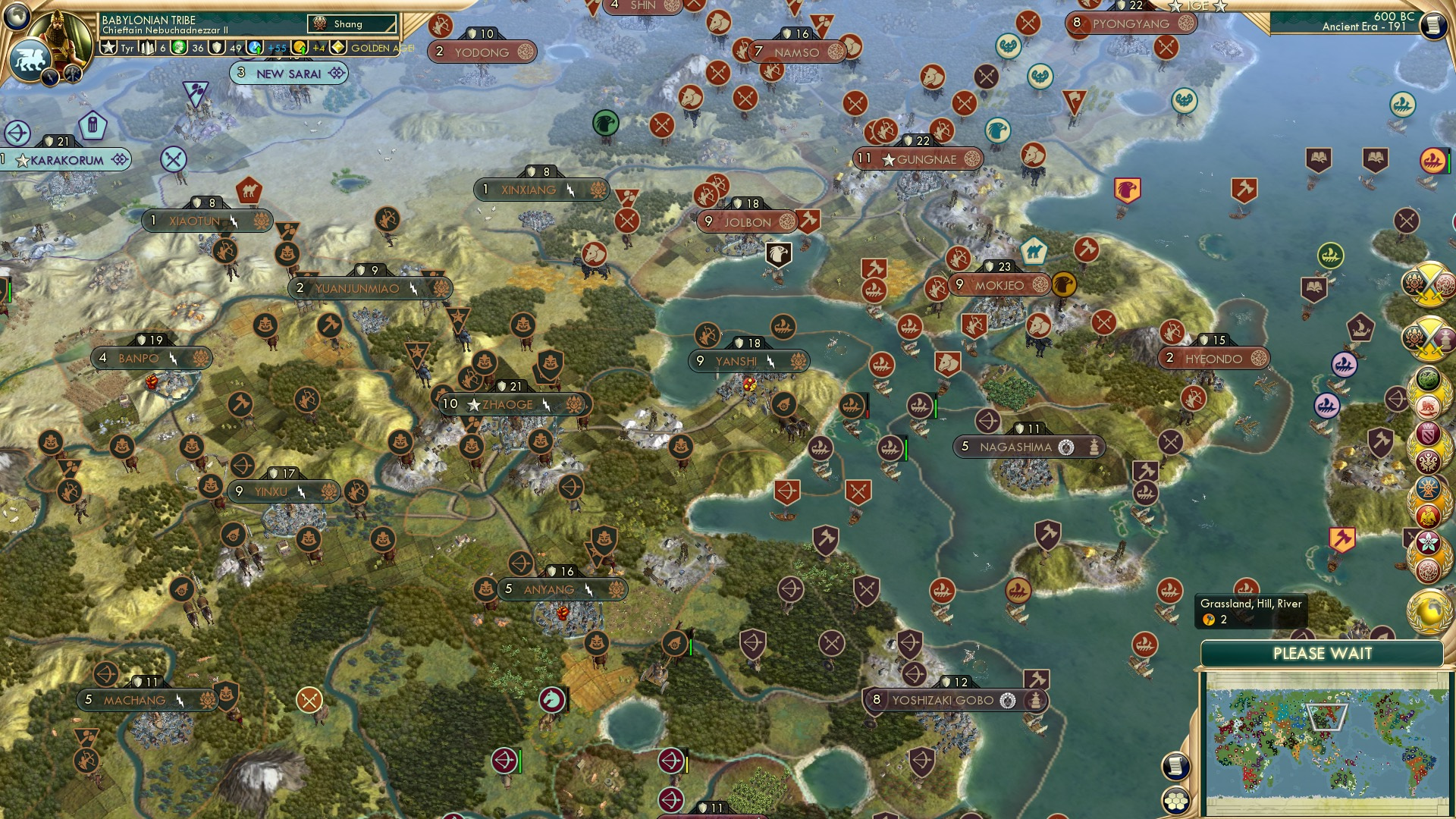Open the Shang research selection dropdown
This screenshot has height=819, width=1456.
point(351,24)
